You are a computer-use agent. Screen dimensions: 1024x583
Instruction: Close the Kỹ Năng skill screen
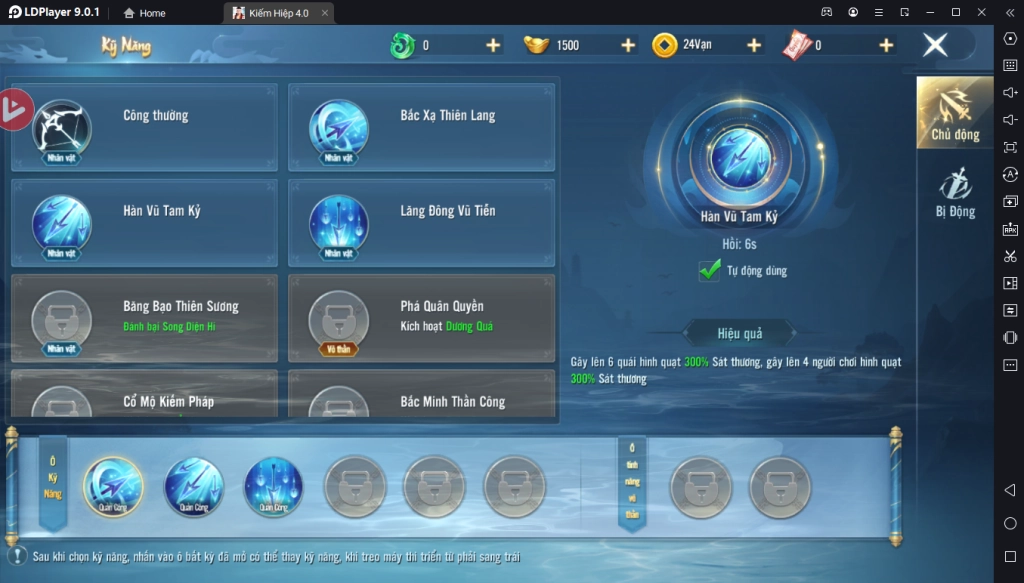pyautogui.click(x=935, y=45)
